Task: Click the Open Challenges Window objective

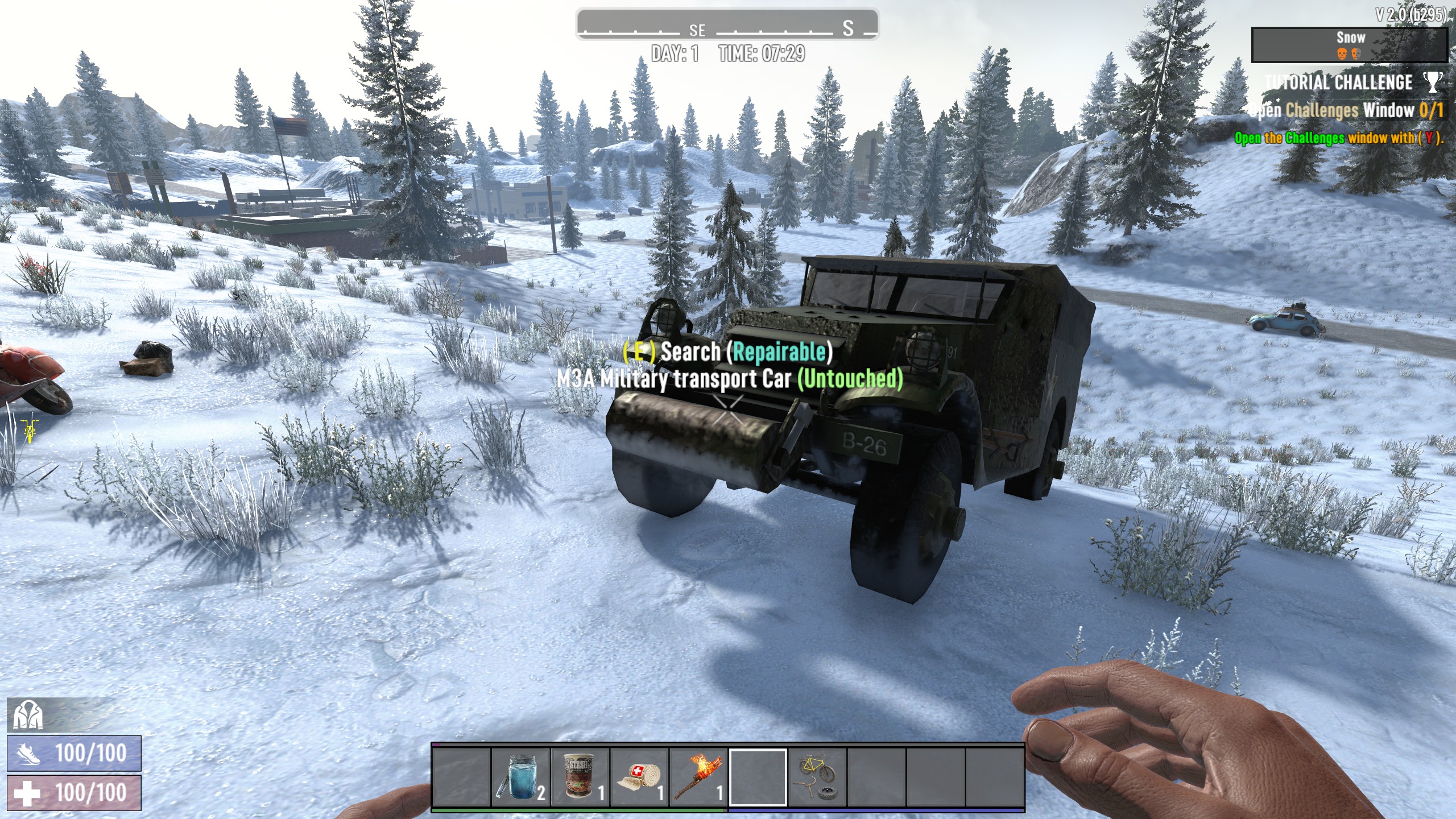Action: pos(1347,110)
